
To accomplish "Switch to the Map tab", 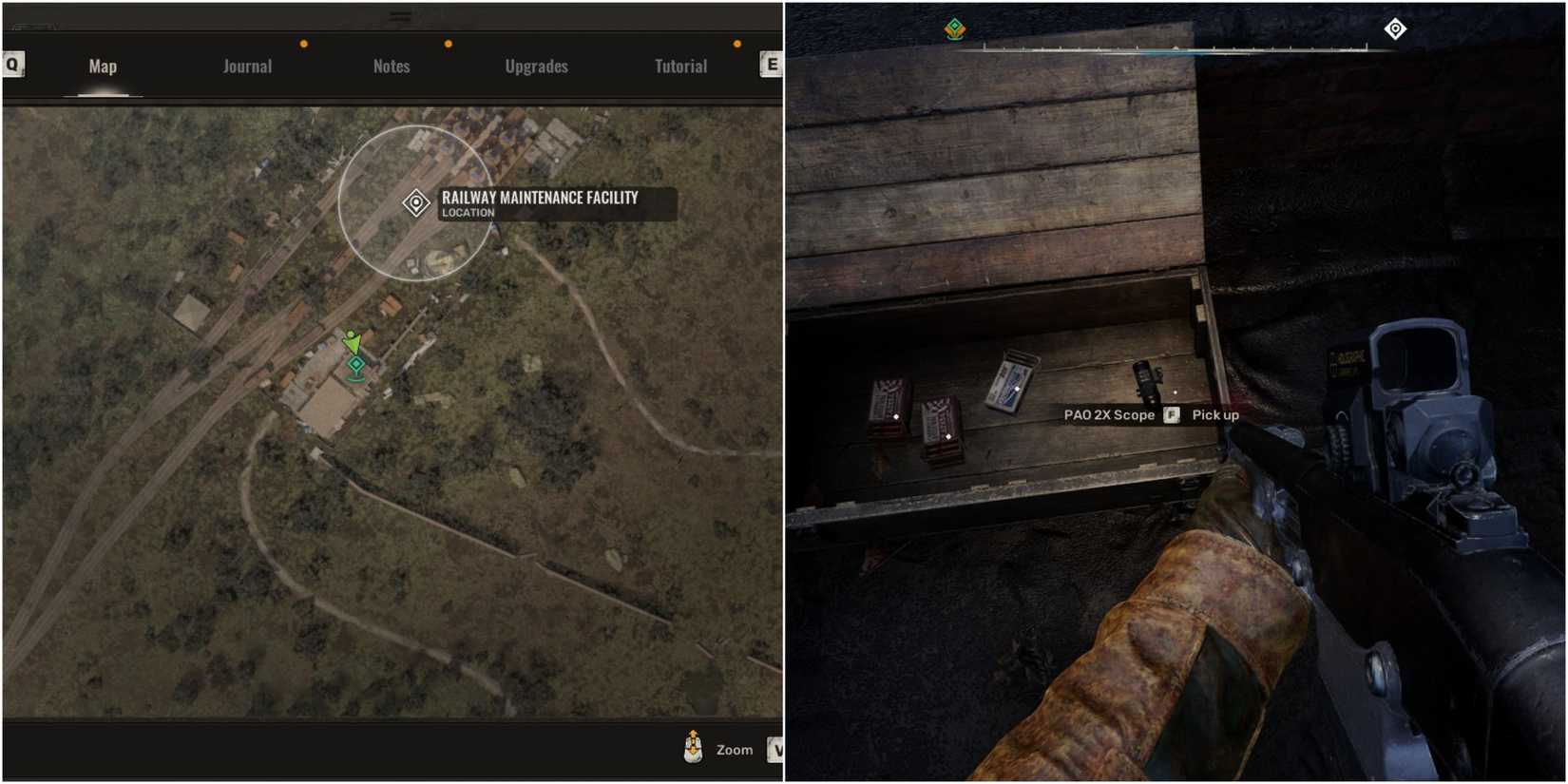I will 102,66.
